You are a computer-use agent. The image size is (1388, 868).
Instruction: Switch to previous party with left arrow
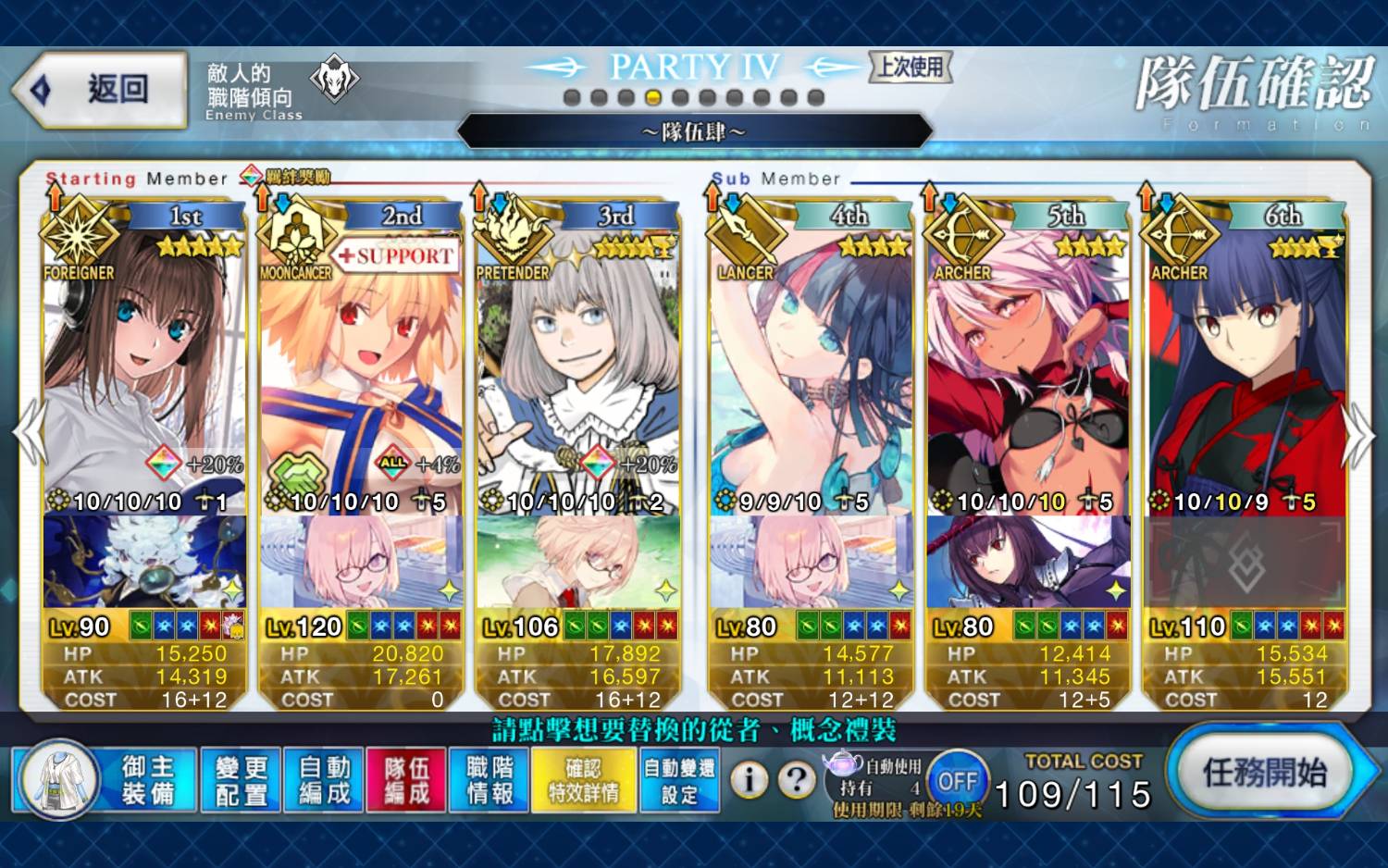(29, 433)
